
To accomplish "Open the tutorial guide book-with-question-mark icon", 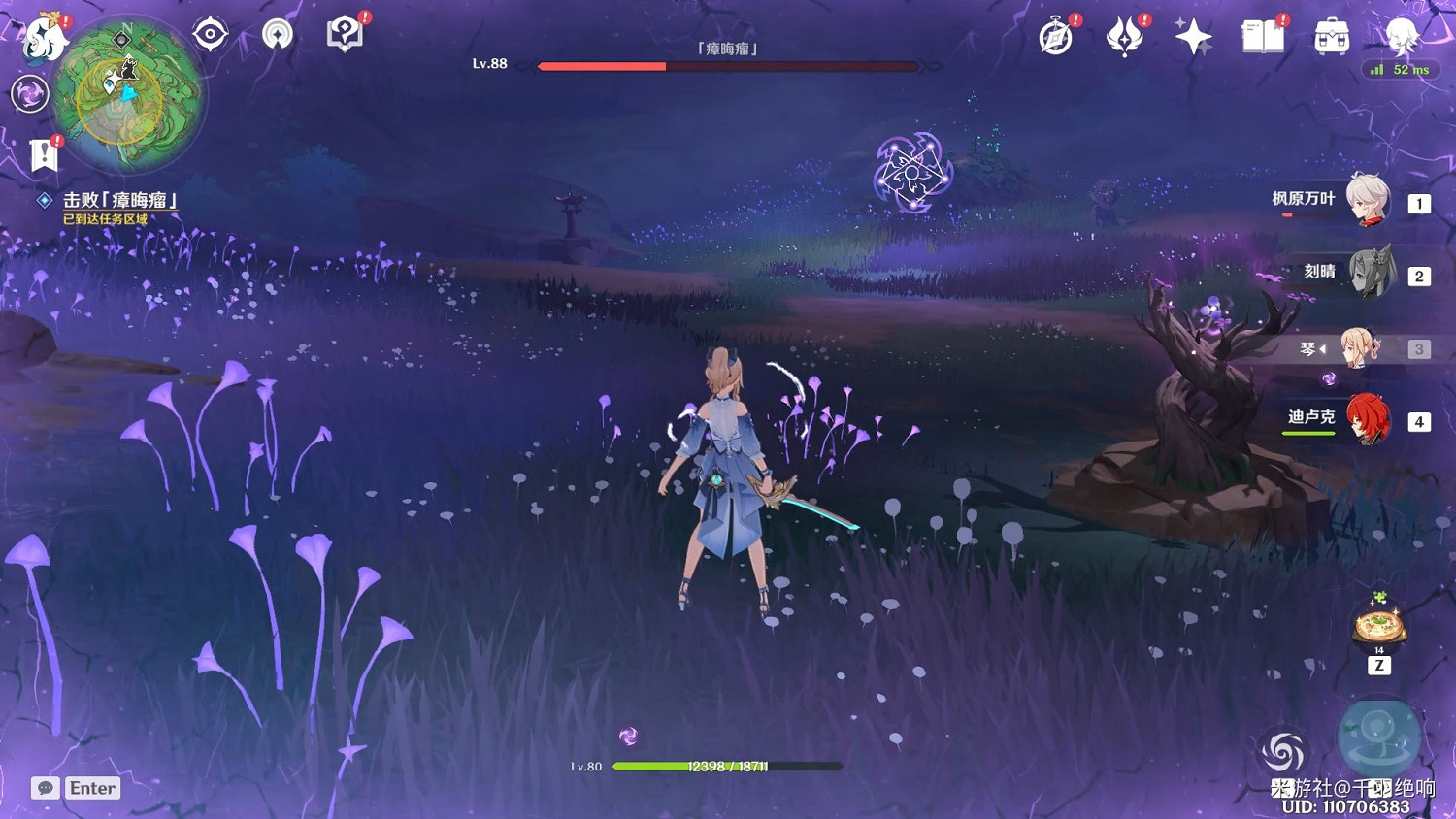I will click(345, 34).
